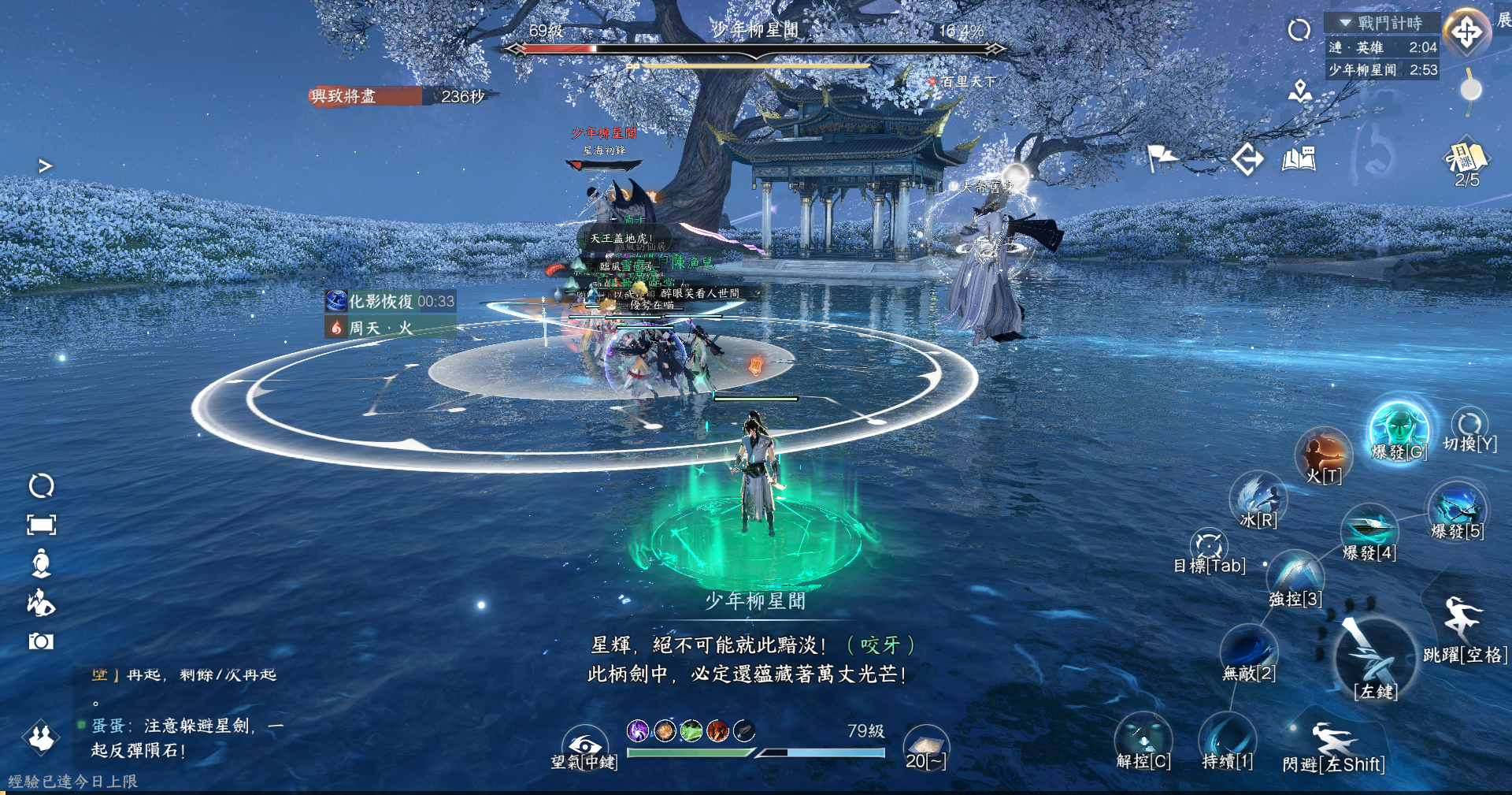Activate the 火 fire skill icon
Viewport: 1512px width, 795px height.
(1323, 453)
